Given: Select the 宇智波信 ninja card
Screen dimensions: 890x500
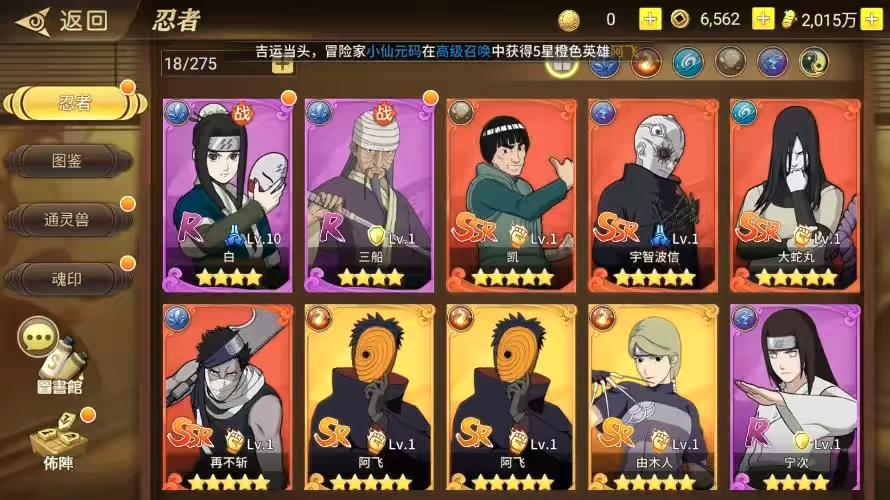Looking at the screenshot, I should tap(654, 193).
